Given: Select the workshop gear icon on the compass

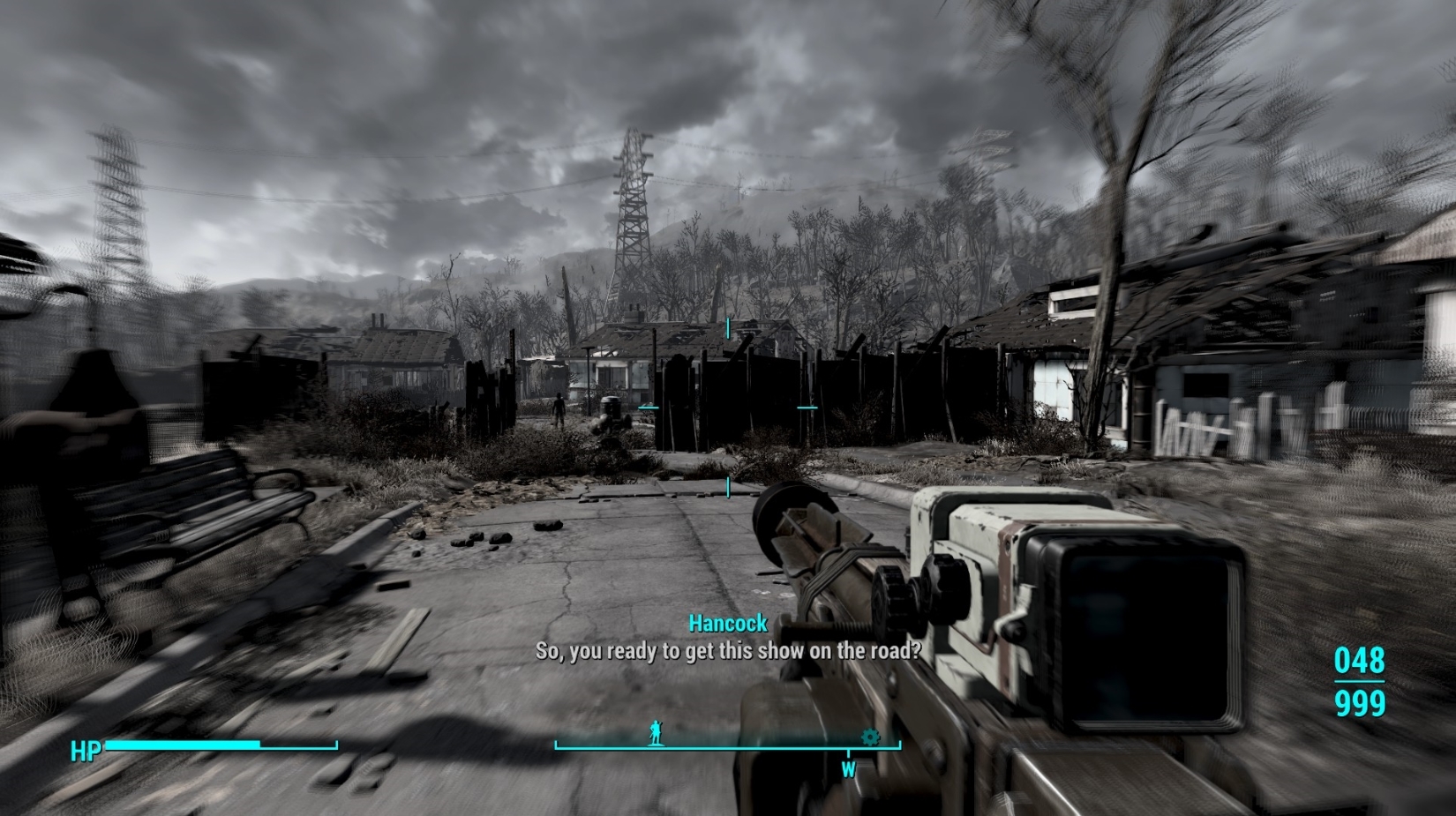Looking at the screenshot, I should (869, 737).
